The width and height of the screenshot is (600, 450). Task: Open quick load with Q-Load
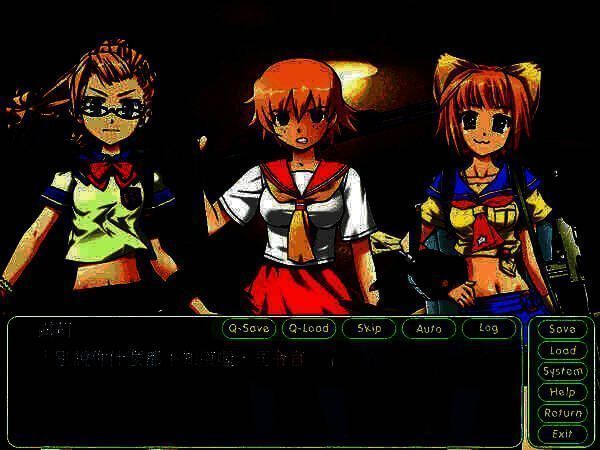click(308, 328)
